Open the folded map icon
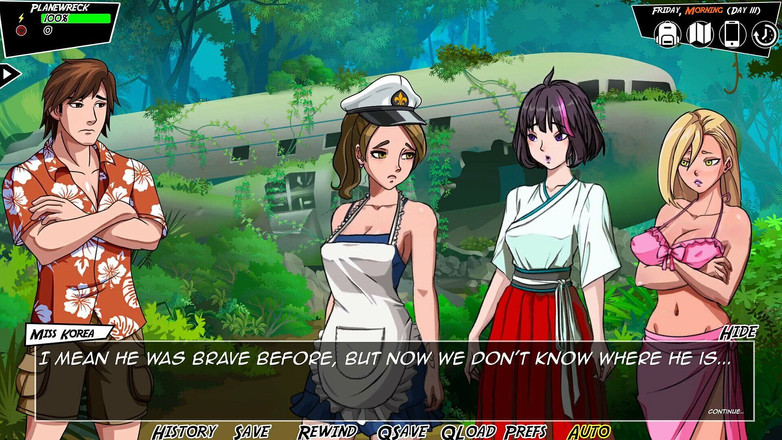Viewport: 782px width, 440px height. click(x=699, y=34)
